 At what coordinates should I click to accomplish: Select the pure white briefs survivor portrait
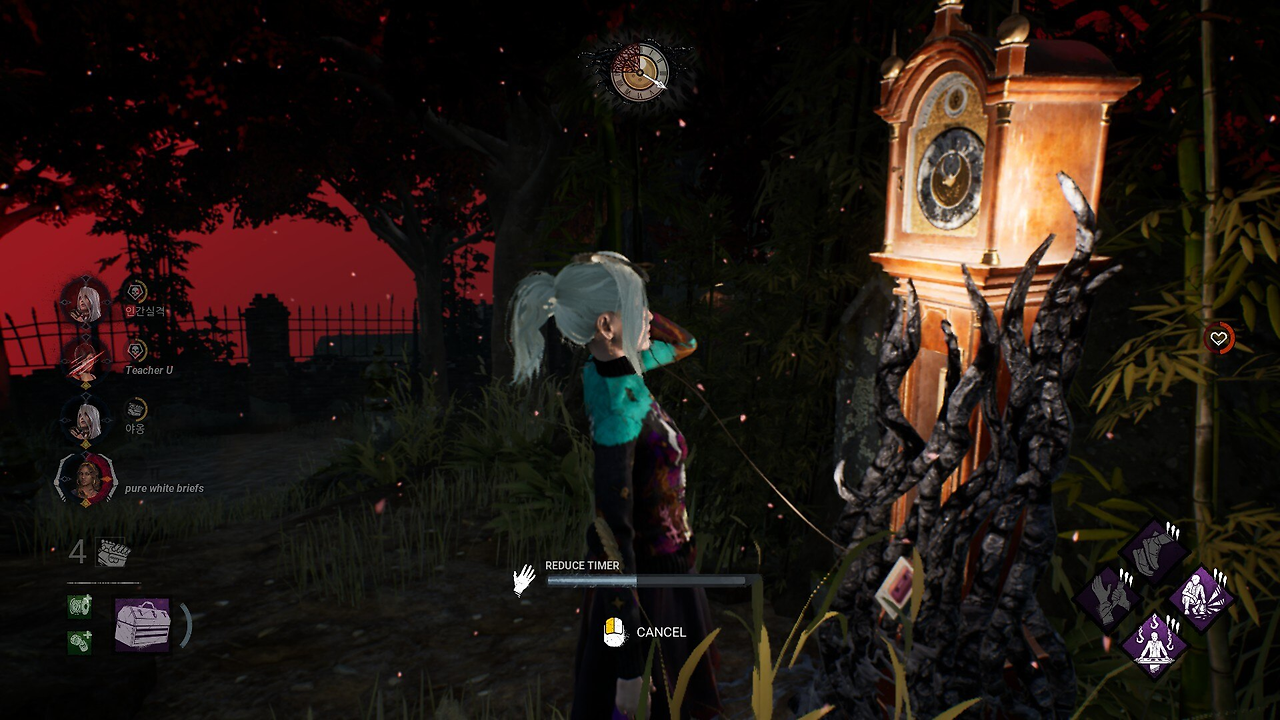point(86,480)
